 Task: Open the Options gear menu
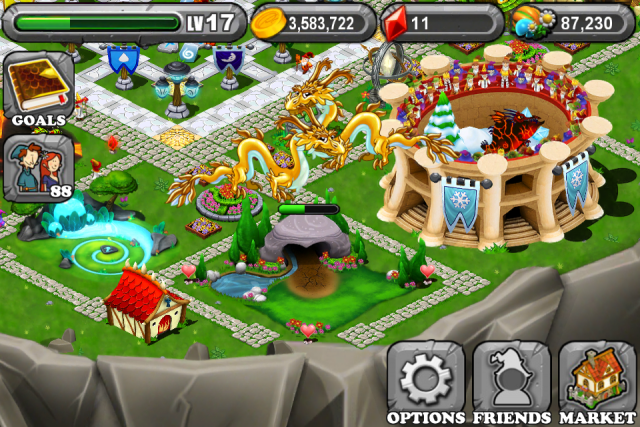425,380
